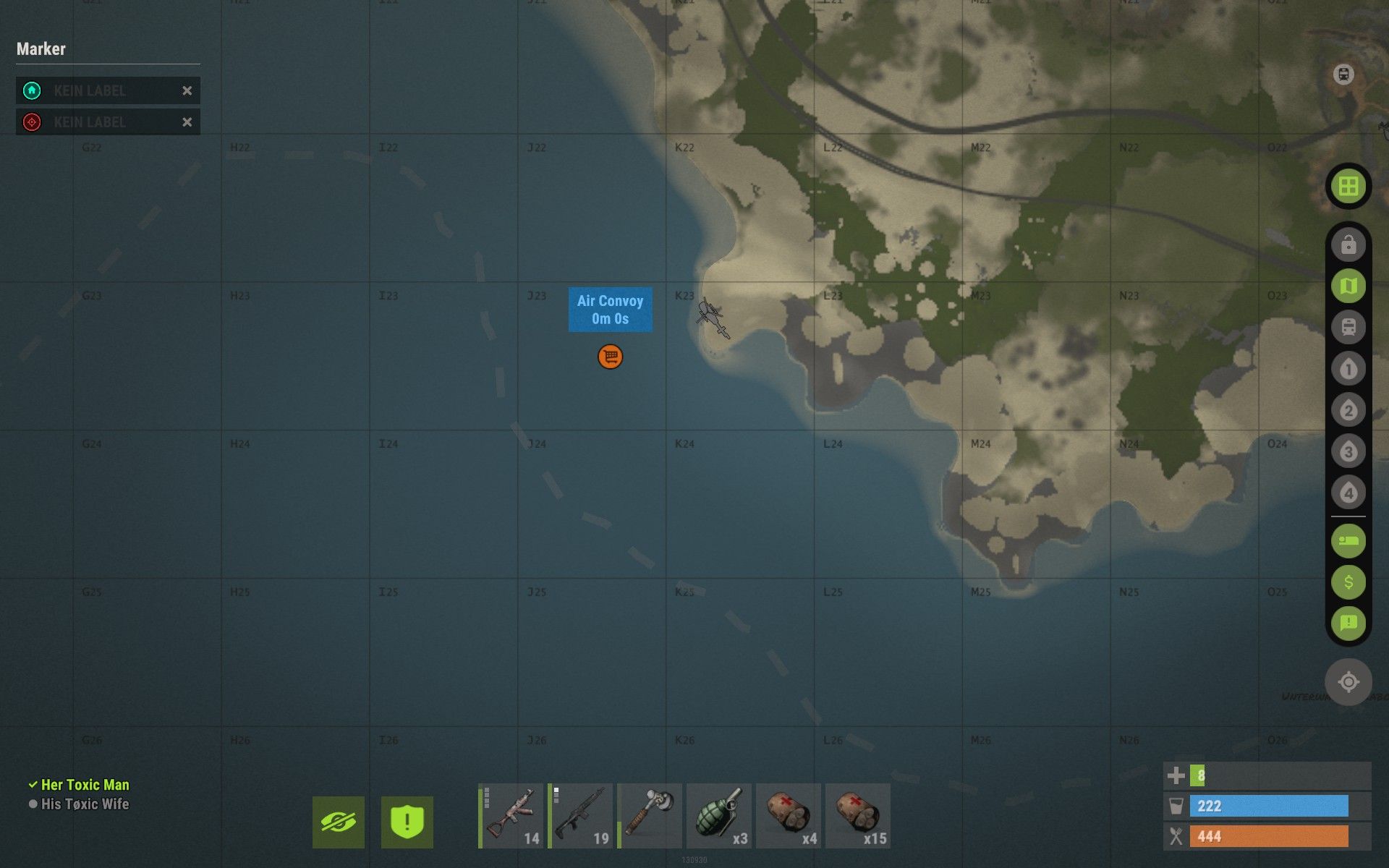Toggle the dollar sign vending button

click(x=1348, y=582)
